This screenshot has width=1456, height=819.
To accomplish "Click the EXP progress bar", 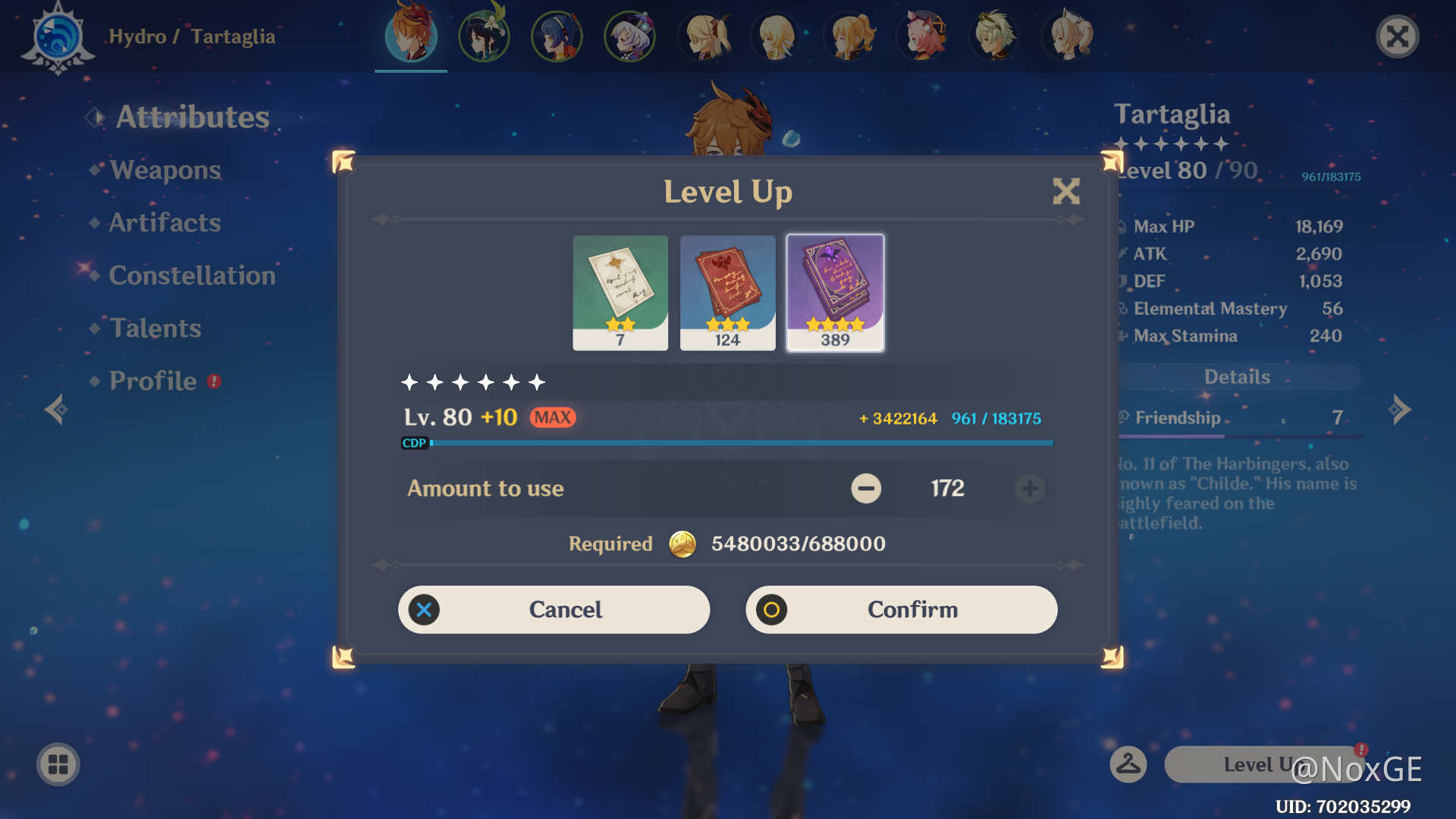I will click(x=728, y=442).
